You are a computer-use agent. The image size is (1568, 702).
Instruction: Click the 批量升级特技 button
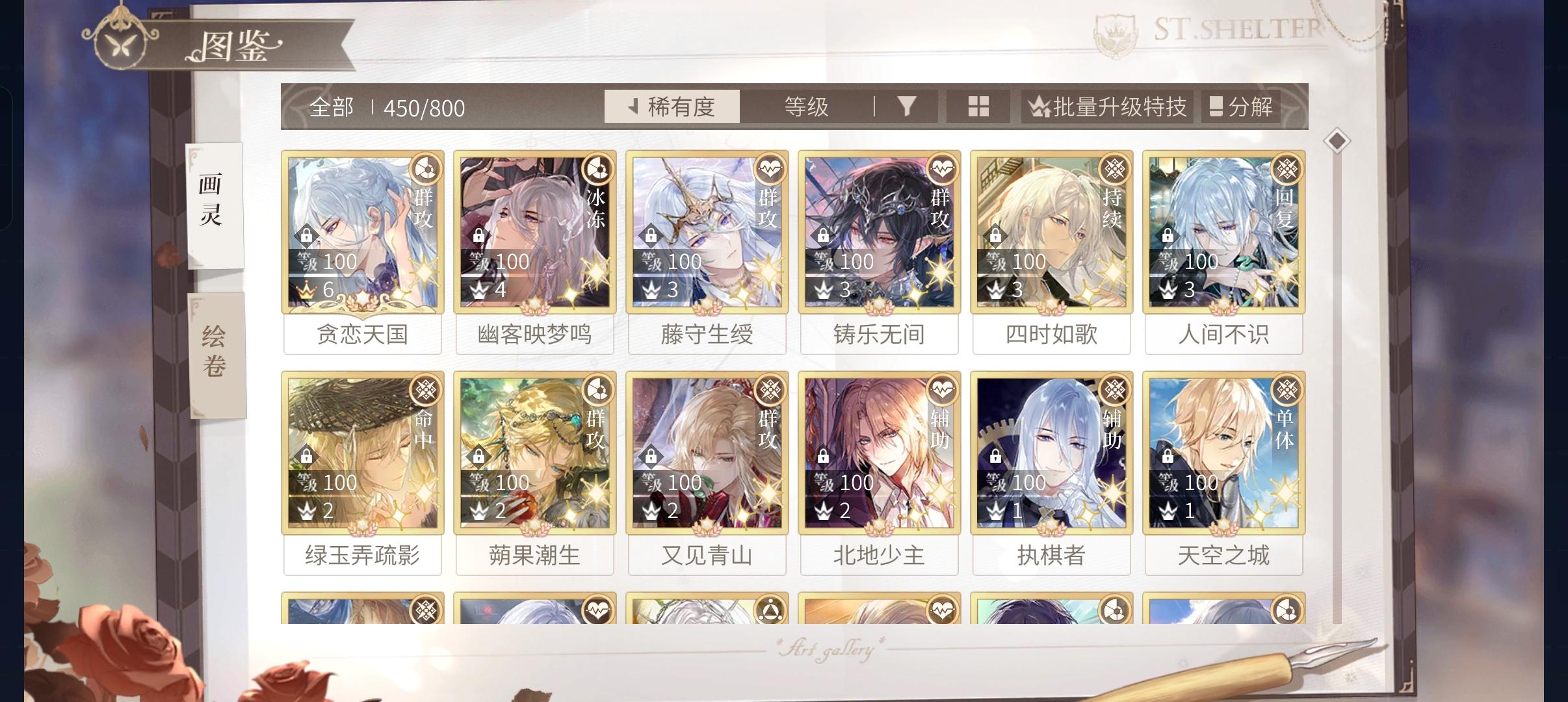[x=1106, y=107]
